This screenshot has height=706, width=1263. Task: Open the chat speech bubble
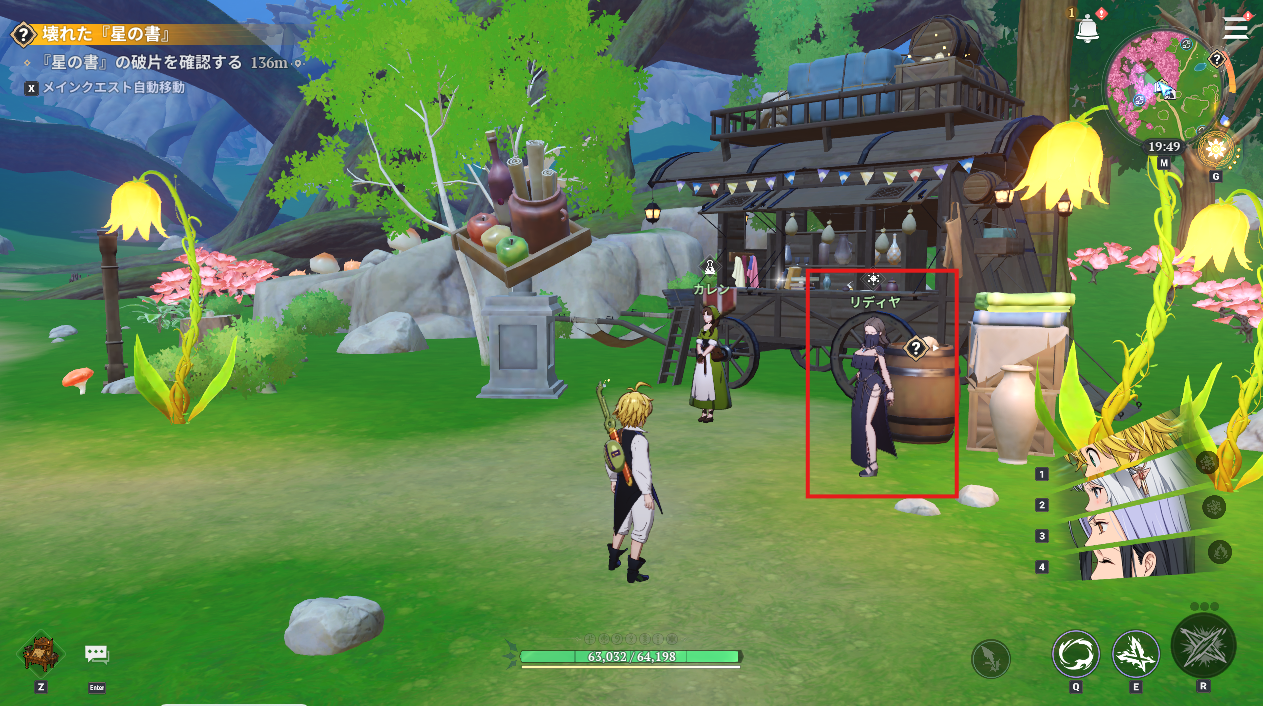96,655
